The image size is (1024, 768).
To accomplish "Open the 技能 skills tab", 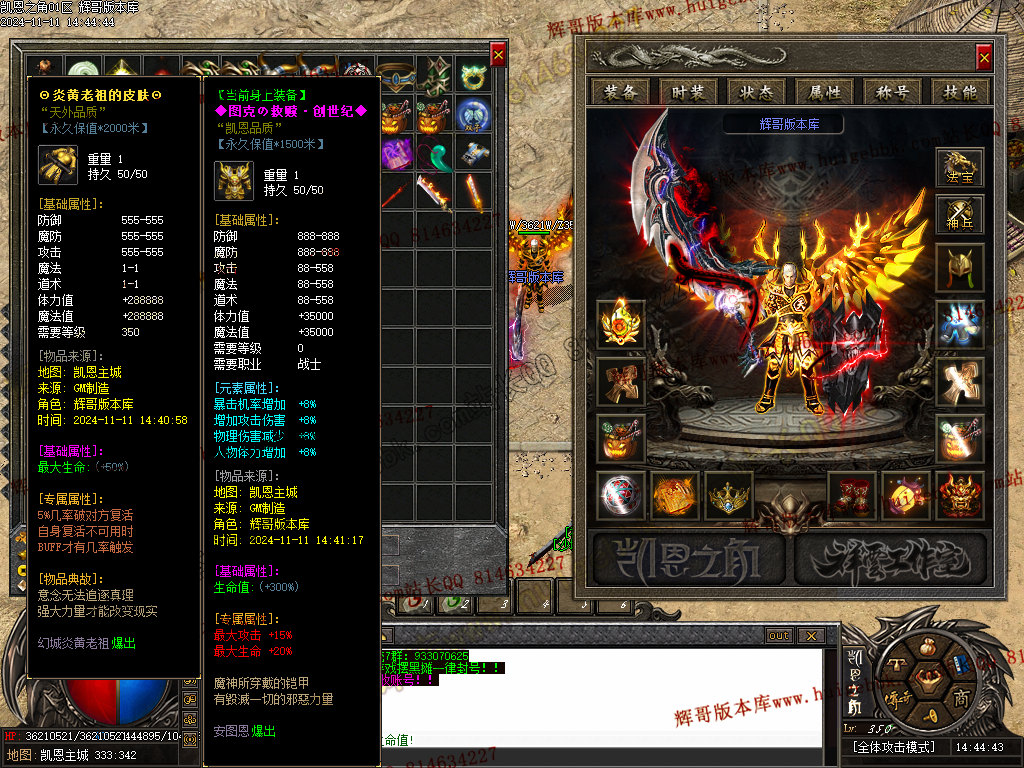I will click(960, 92).
